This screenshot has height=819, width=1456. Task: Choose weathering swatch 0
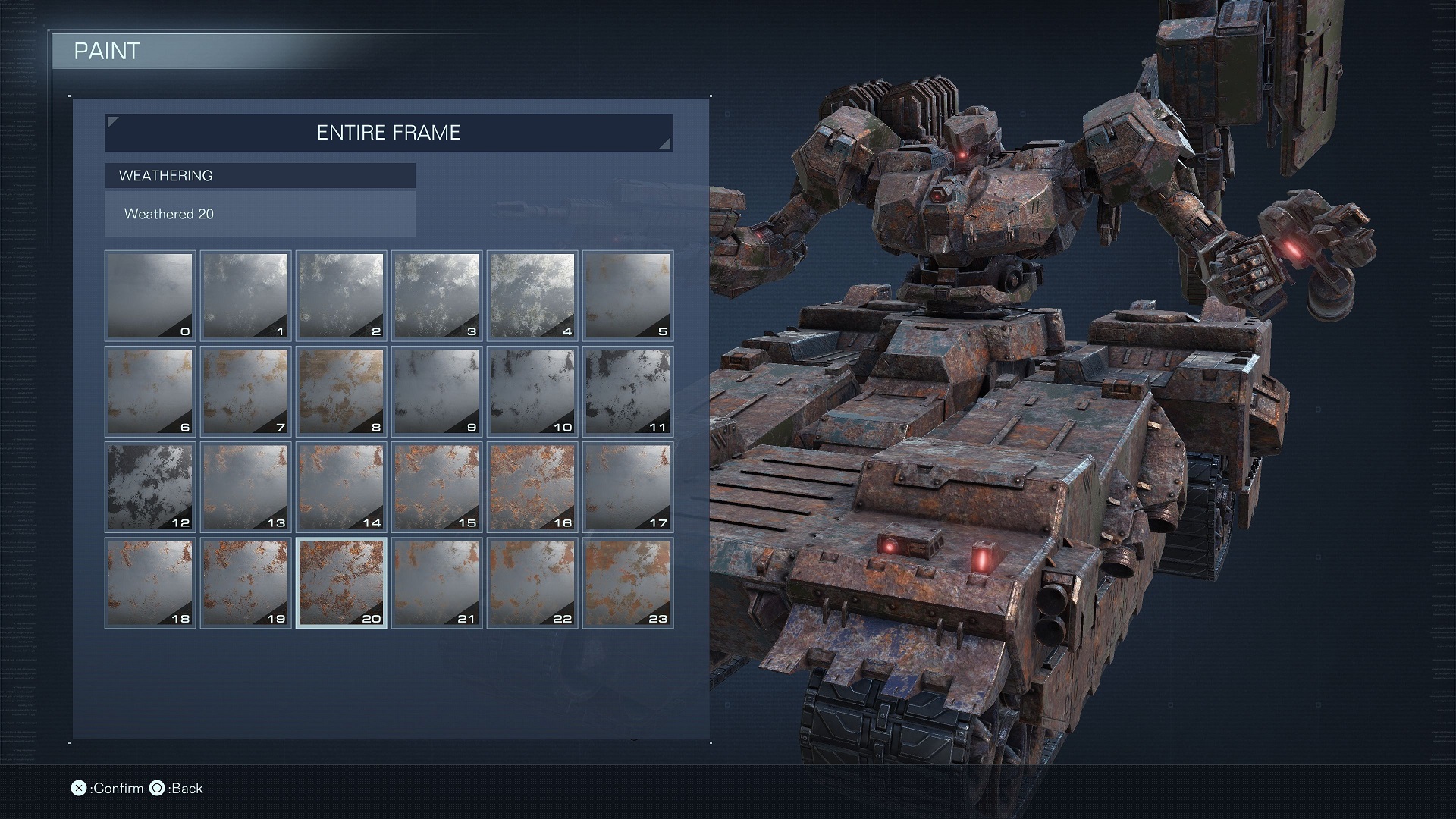(x=150, y=296)
